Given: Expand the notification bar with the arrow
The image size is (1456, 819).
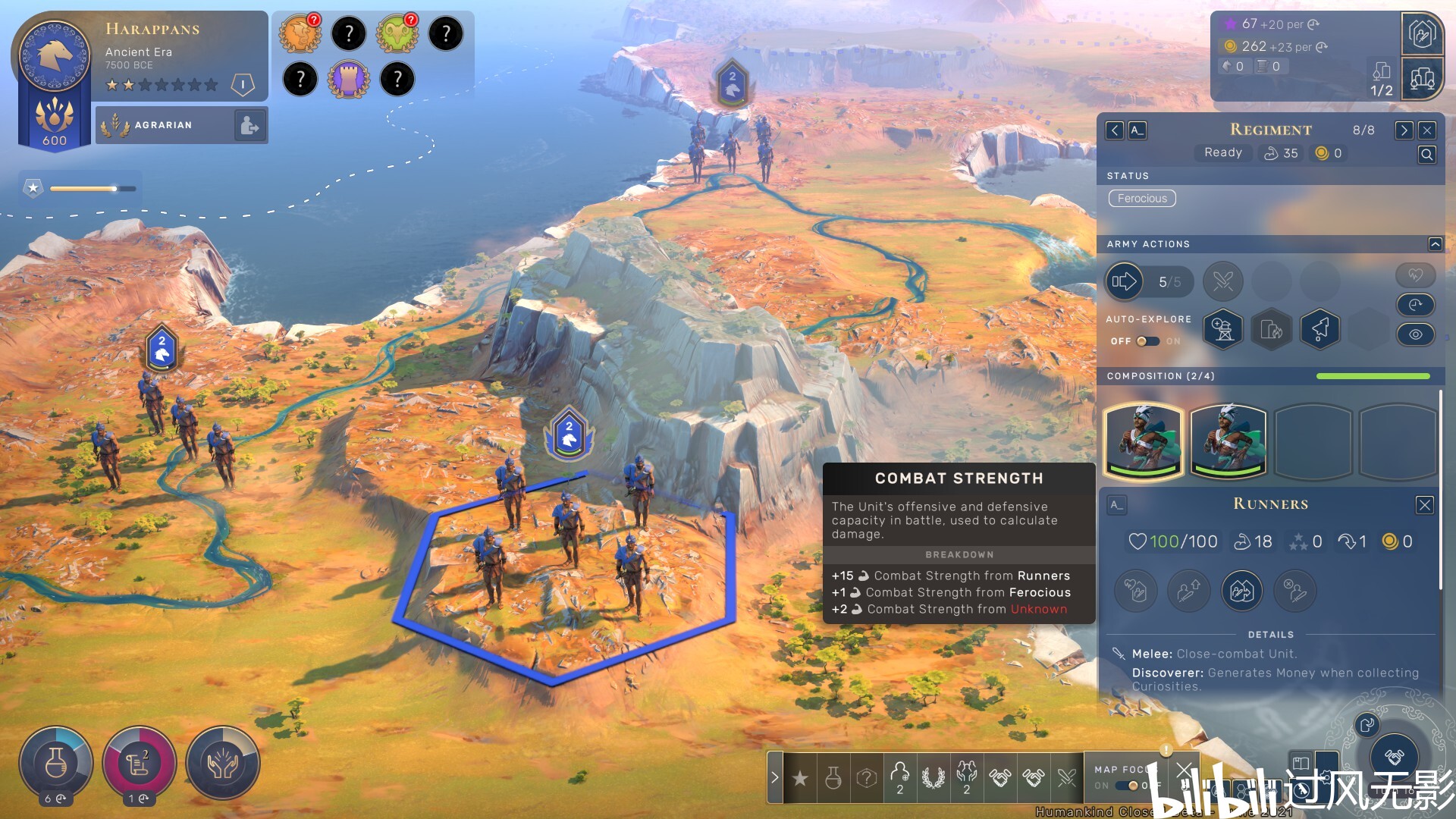Looking at the screenshot, I should pyautogui.click(x=774, y=777).
